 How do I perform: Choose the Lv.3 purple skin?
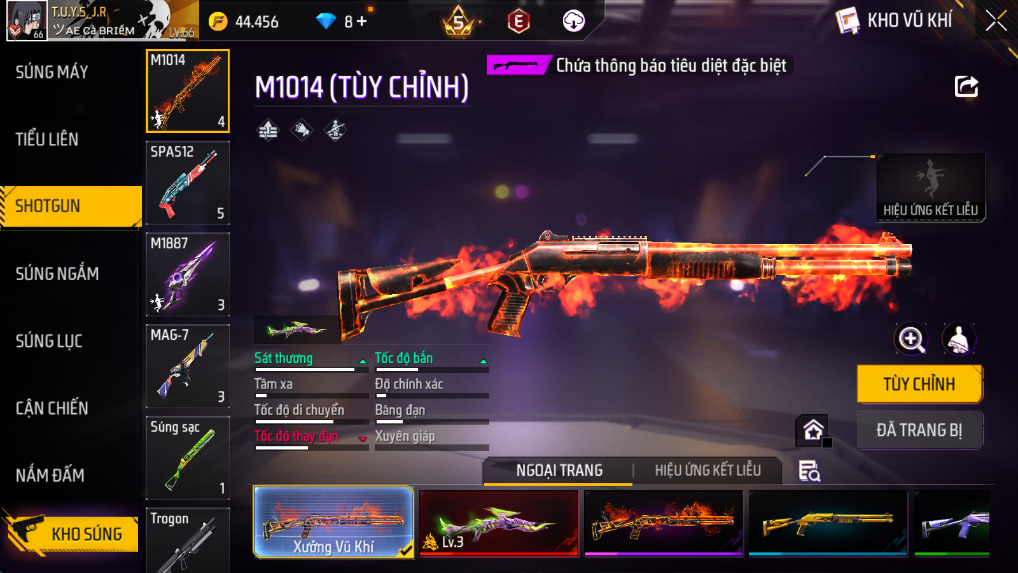pyautogui.click(x=498, y=521)
